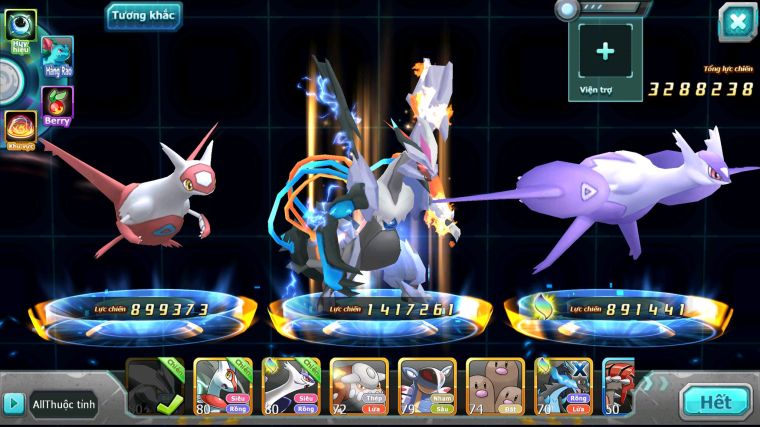Open the Tương khắc type chart
This screenshot has width=760, height=427.
[x=142, y=14]
